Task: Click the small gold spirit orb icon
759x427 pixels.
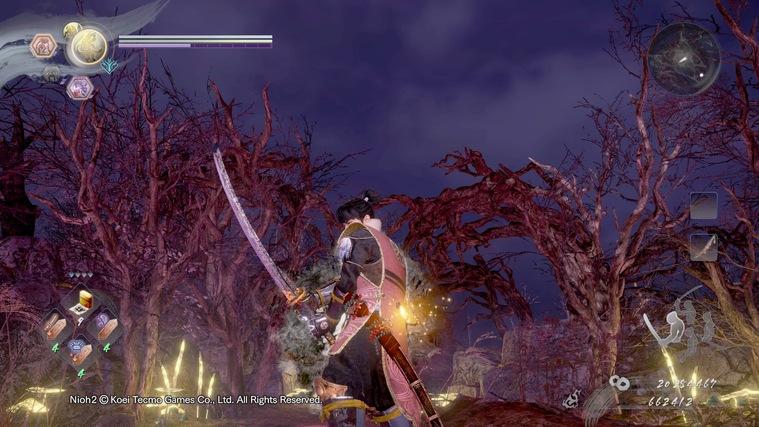Action: 71,30
